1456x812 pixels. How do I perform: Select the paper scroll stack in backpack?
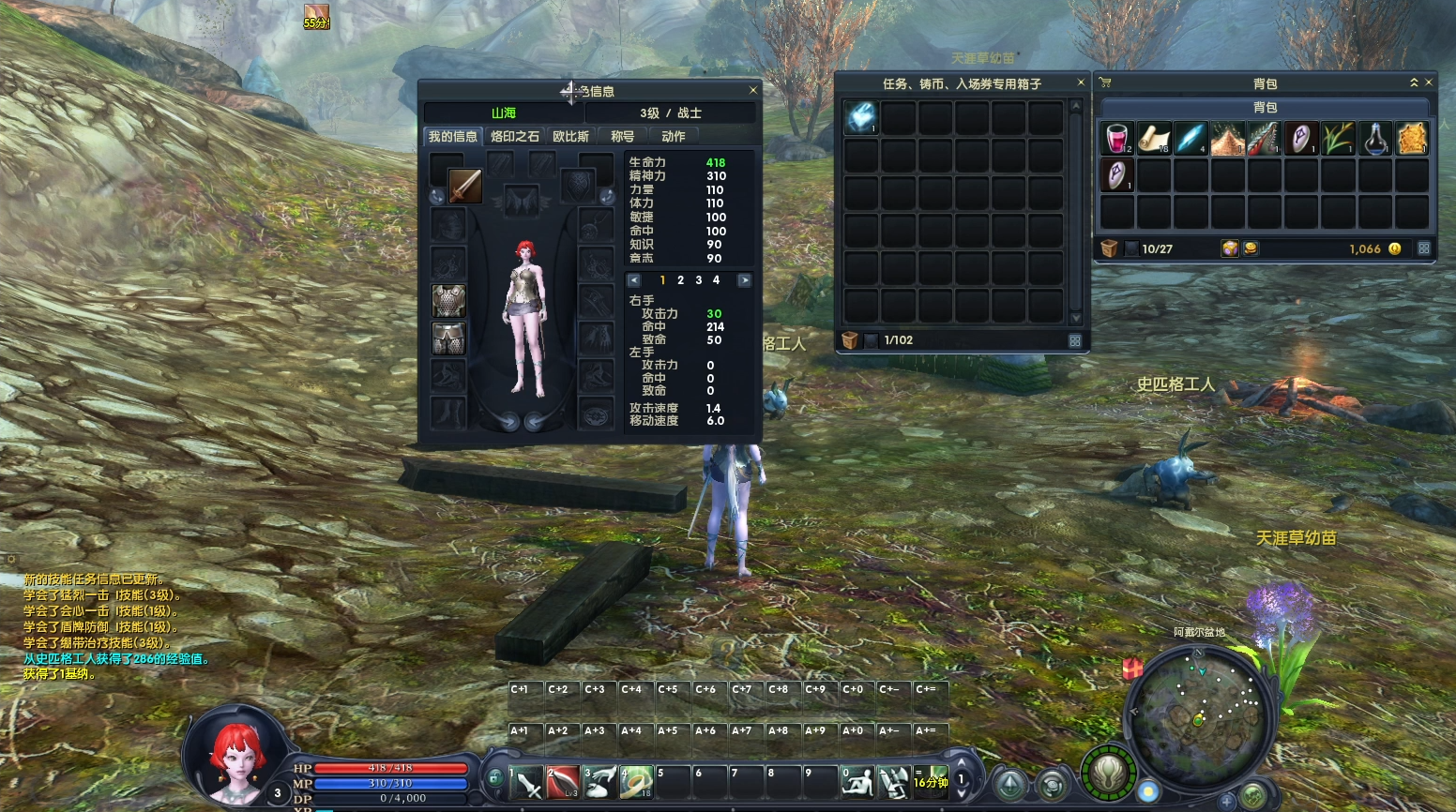coord(1154,138)
